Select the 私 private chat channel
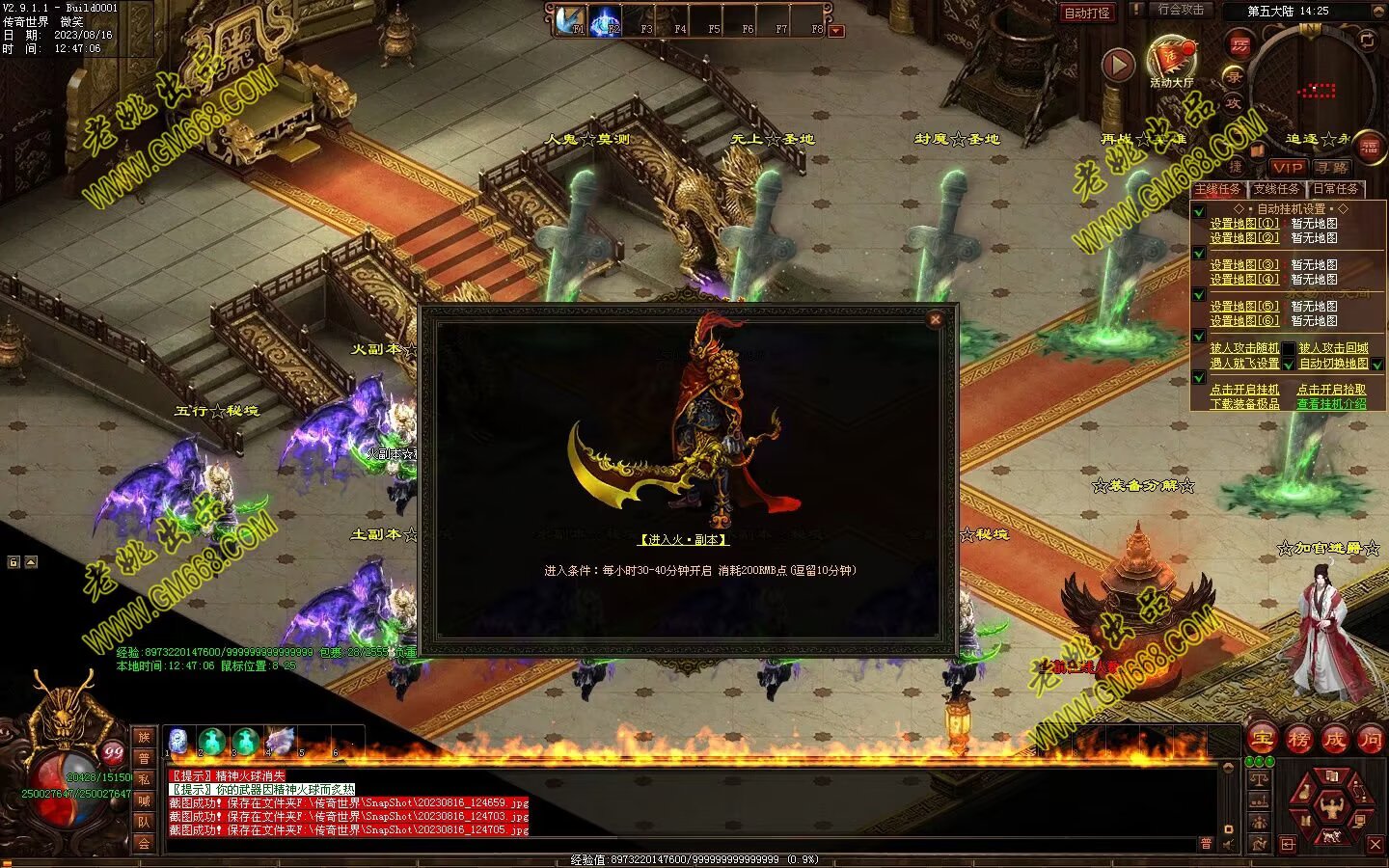 144,779
